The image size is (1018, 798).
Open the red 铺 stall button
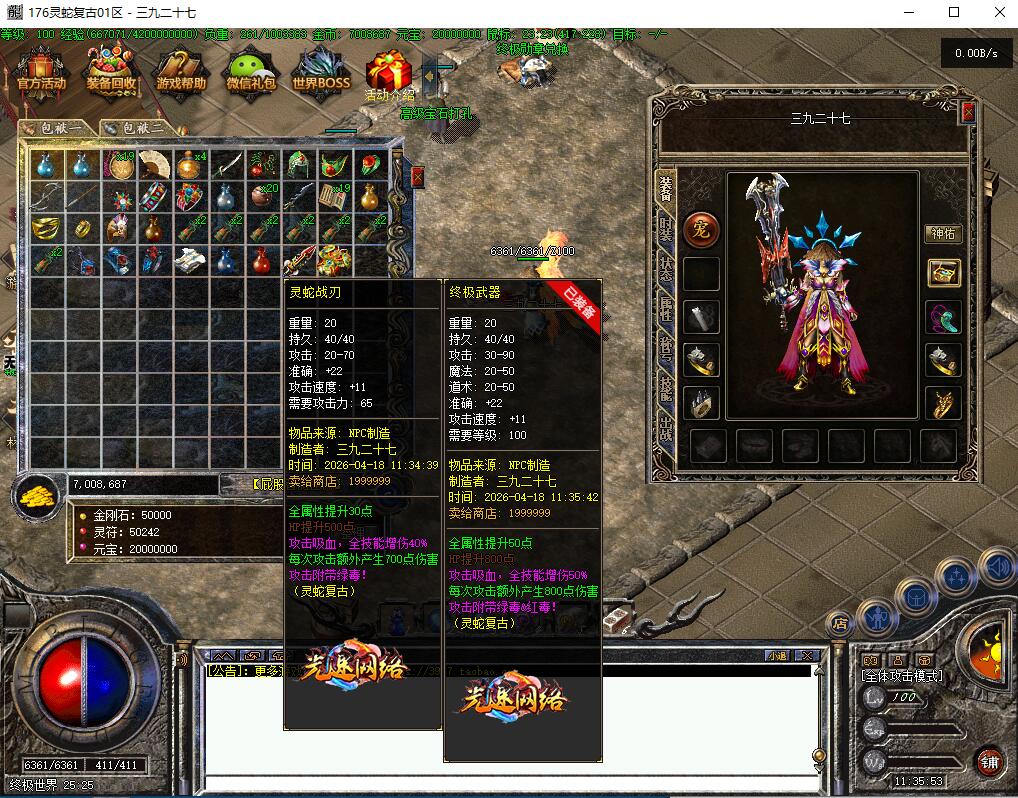tap(989, 760)
